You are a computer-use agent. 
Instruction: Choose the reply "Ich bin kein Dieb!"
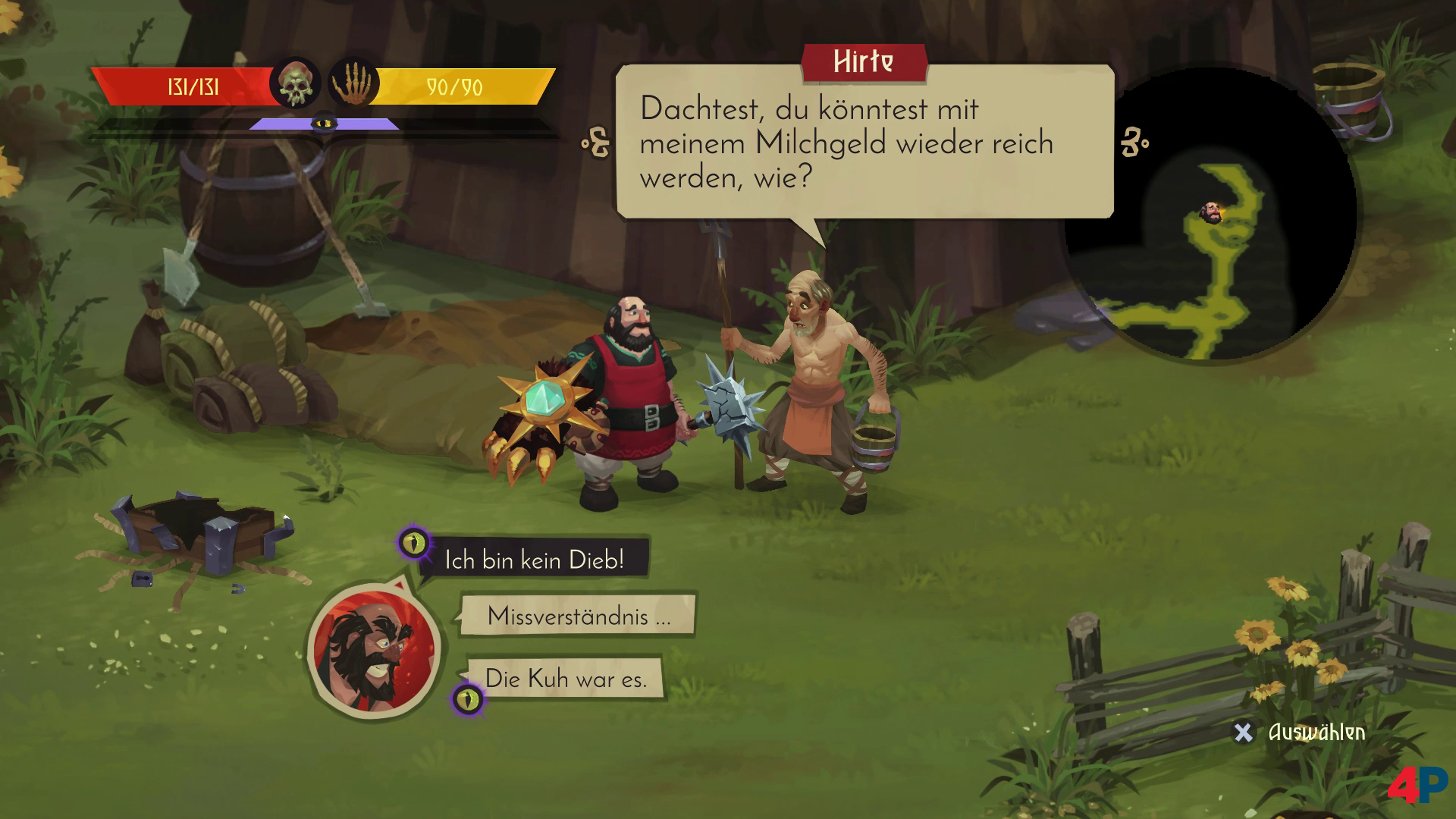(x=534, y=560)
